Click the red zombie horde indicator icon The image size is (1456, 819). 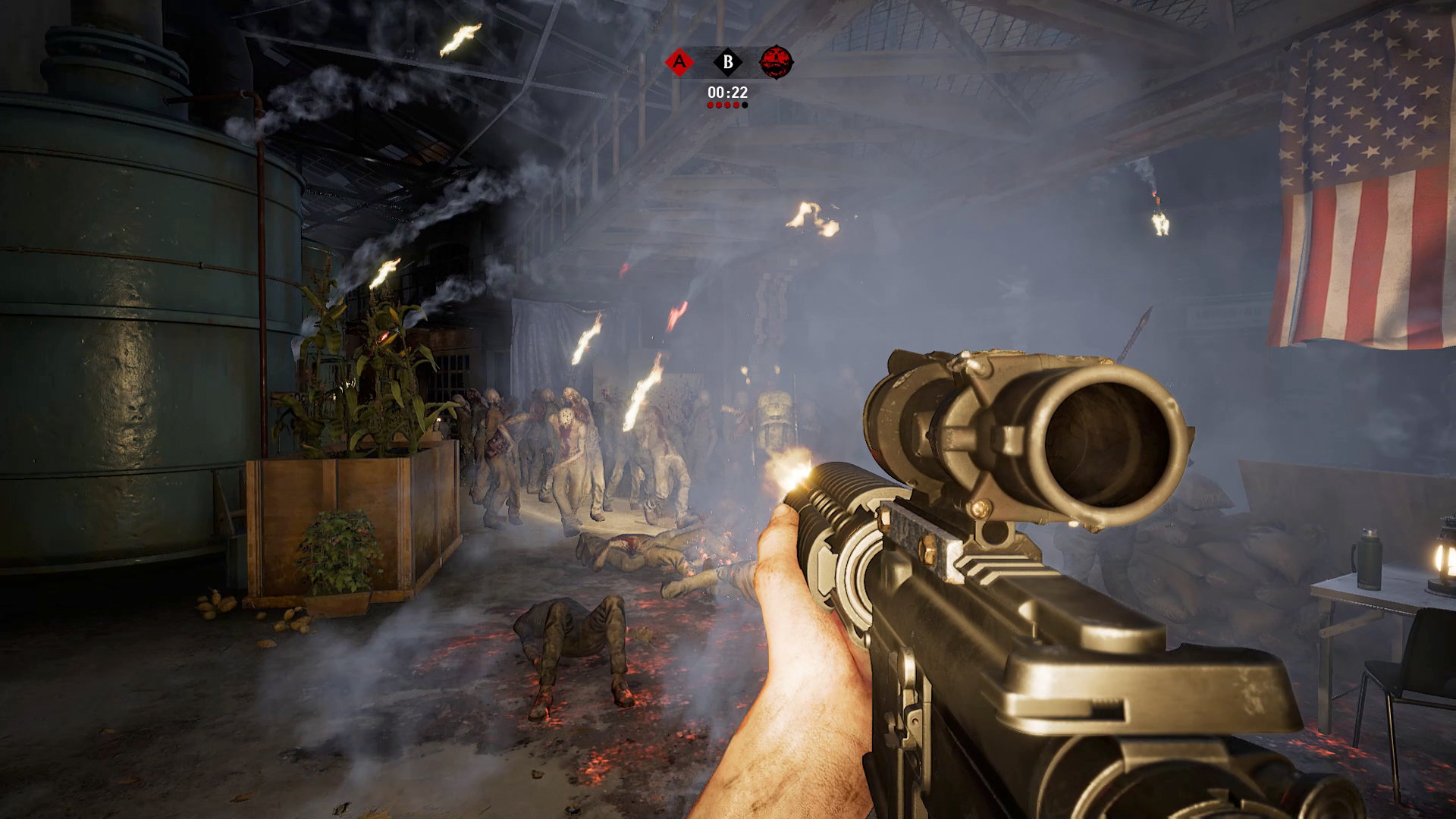tap(777, 61)
